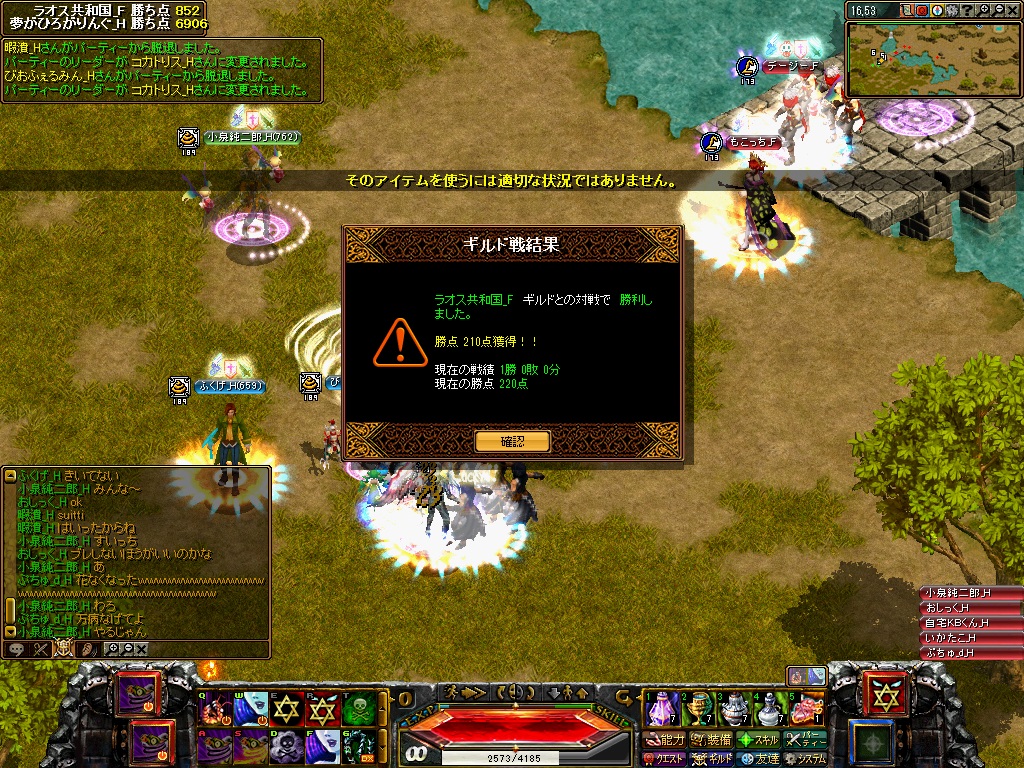Open the ギルド (guild) window
The height and width of the screenshot is (768, 1024).
[713, 759]
